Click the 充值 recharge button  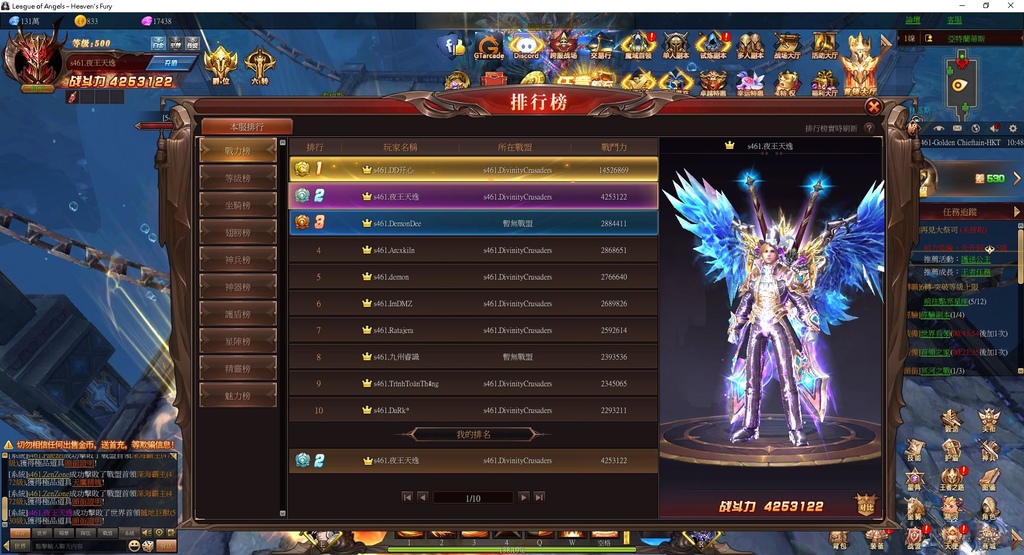[x=170, y=63]
